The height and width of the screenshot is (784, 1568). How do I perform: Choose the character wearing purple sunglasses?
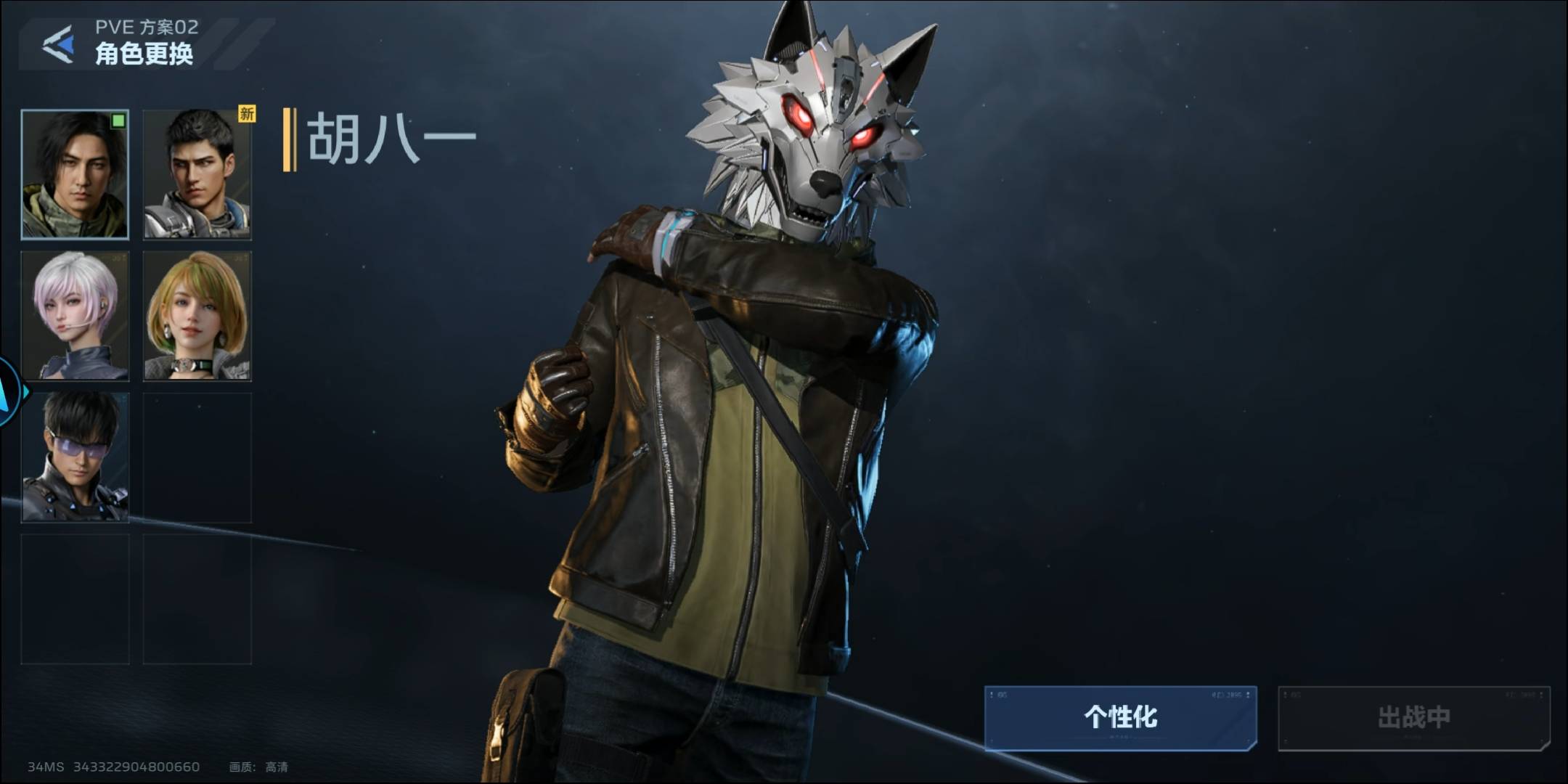pyautogui.click(x=75, y=457)
